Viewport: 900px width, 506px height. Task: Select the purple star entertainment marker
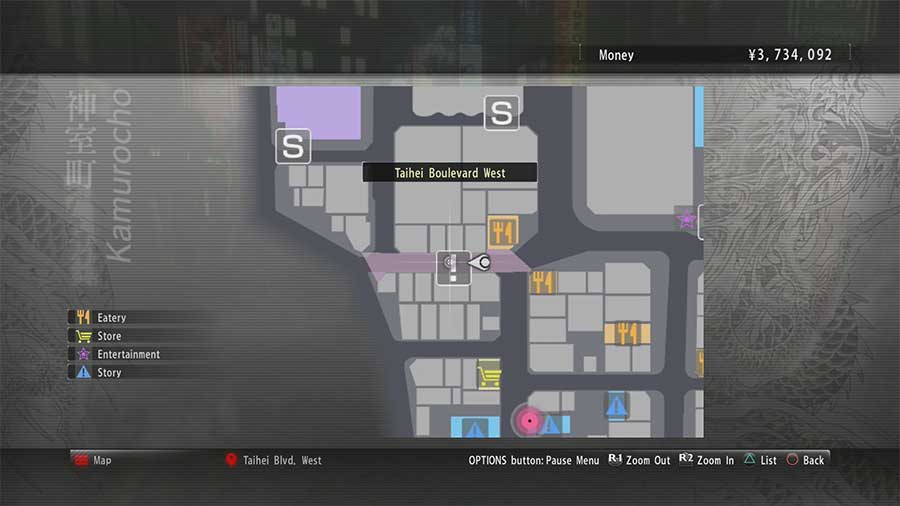(686, 218)
